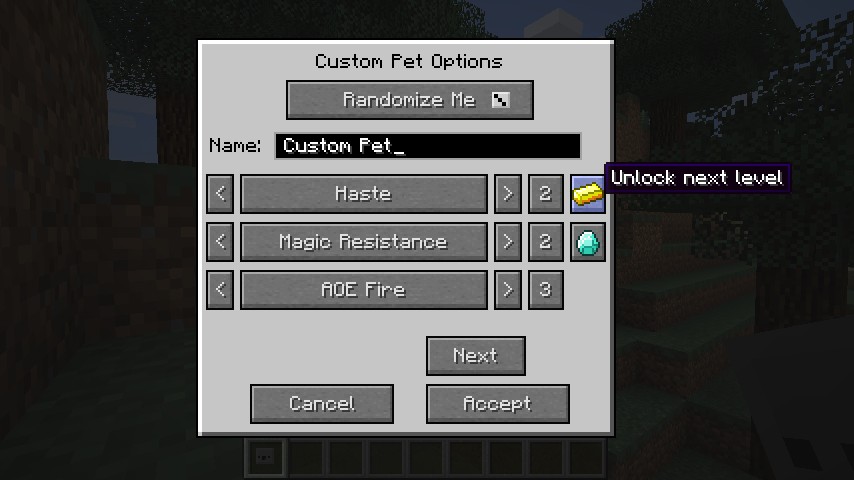Click the Haste ability button
Image resolution: width=854 pixels, height=480 pixels.
pyautogui.click(x=364, y=194)
